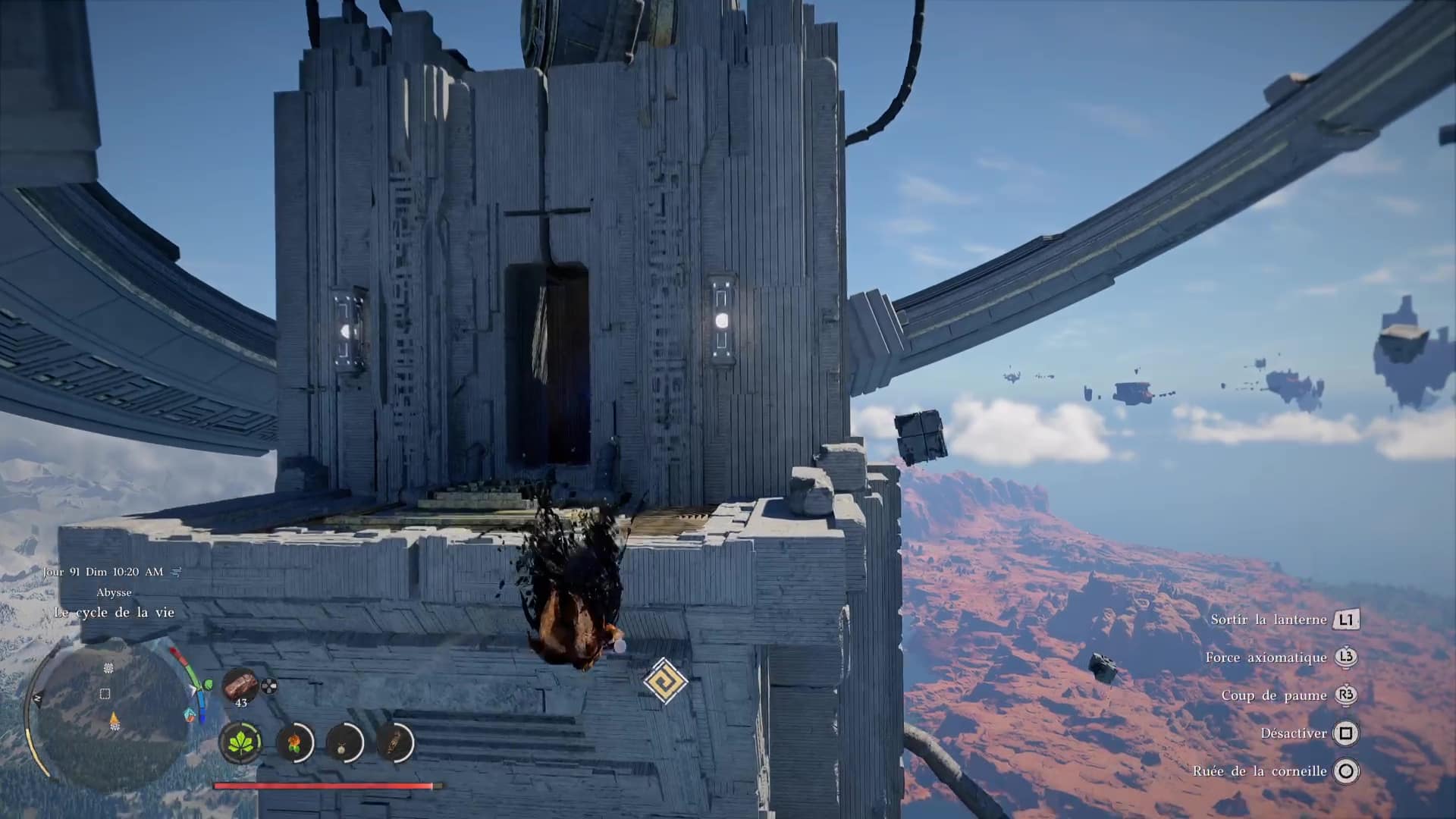Select the "Sortir la lanterne" action
Viewport: 1456px width, 819px height.
(1269, 620)
